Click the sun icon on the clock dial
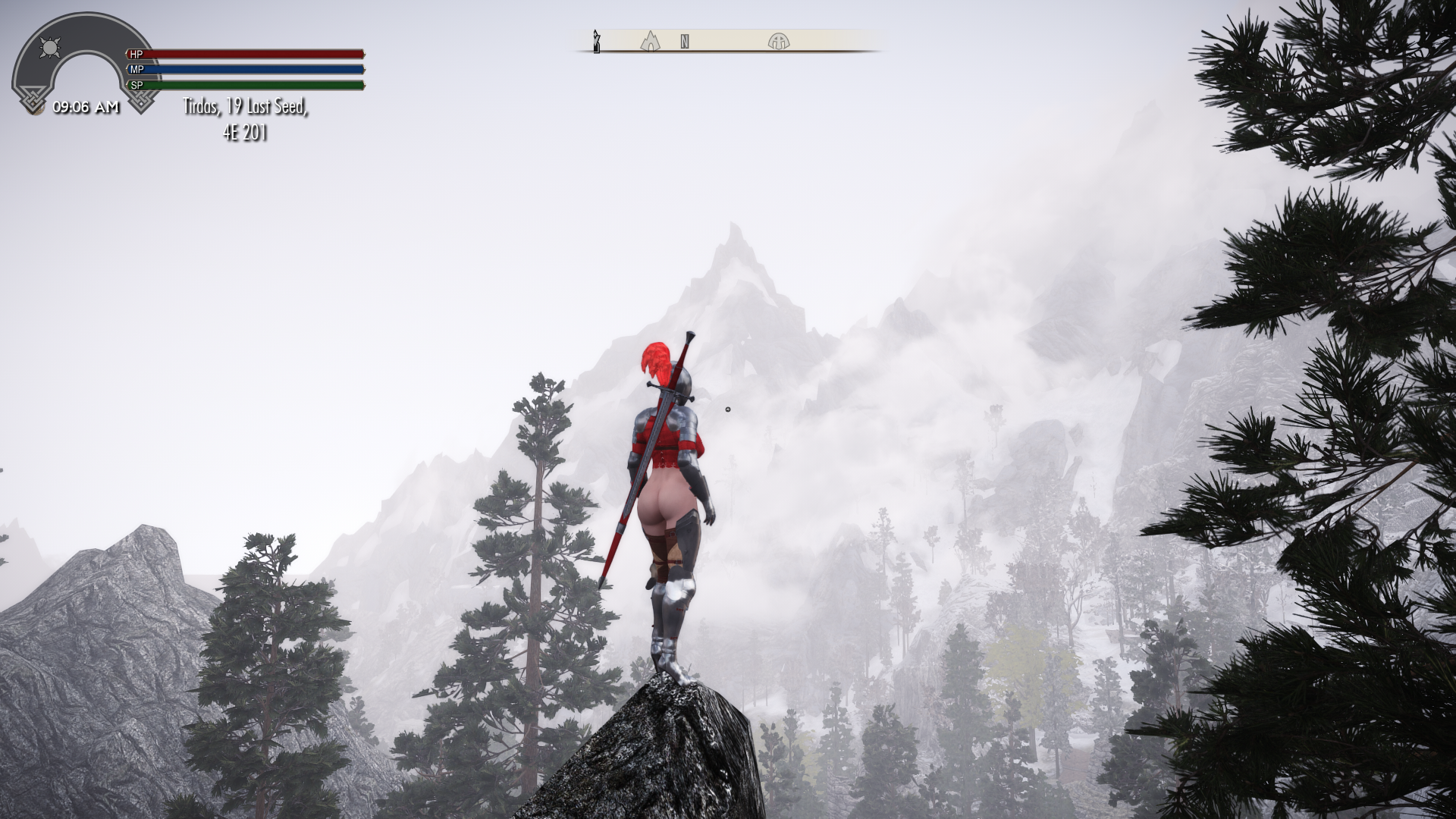Image resolution: width=1456 pixels, height=819 pixels. pyautogui.click(x=49, y=48)
